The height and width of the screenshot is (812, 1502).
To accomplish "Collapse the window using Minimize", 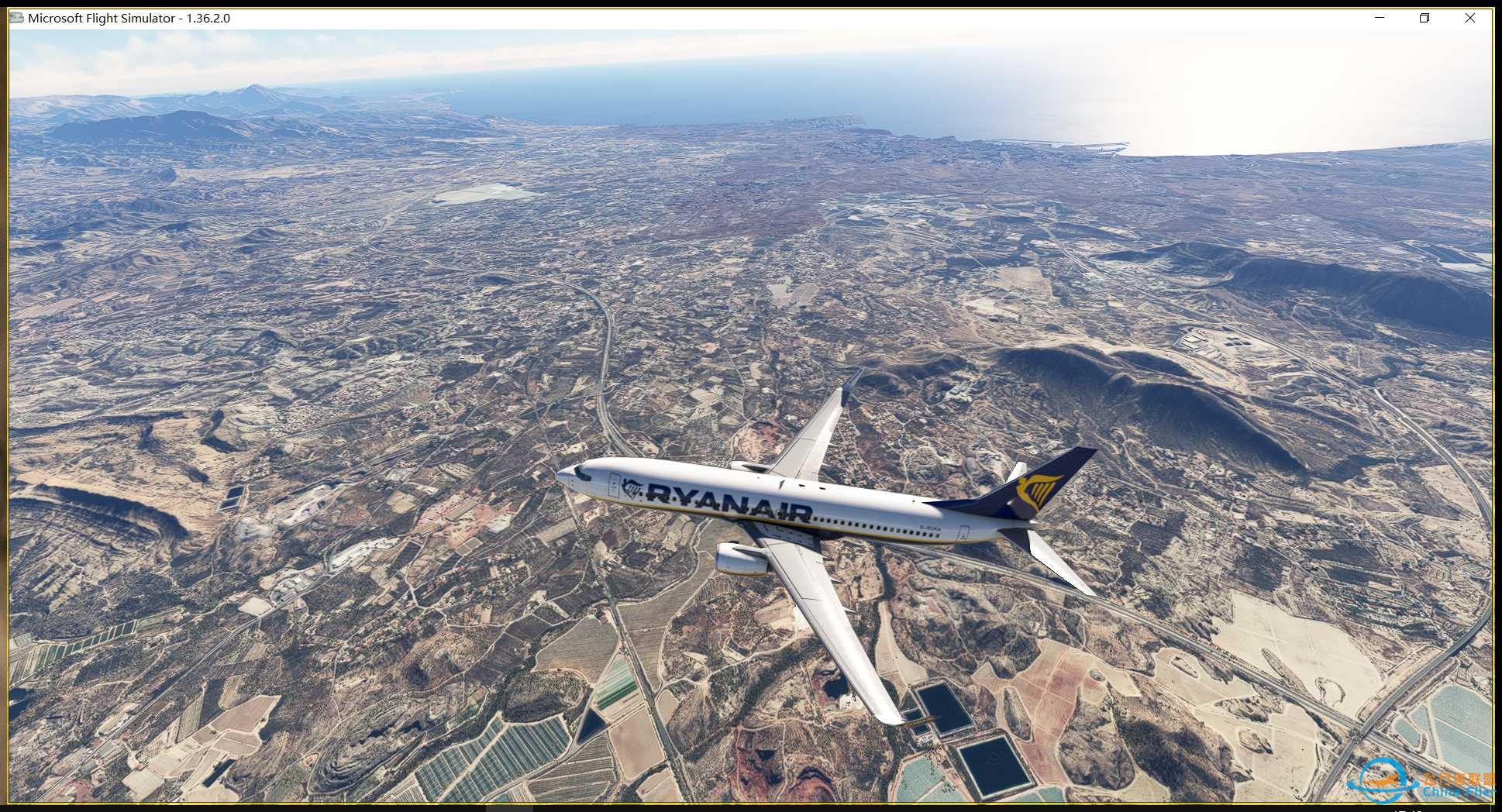I will coord(1379,17).
